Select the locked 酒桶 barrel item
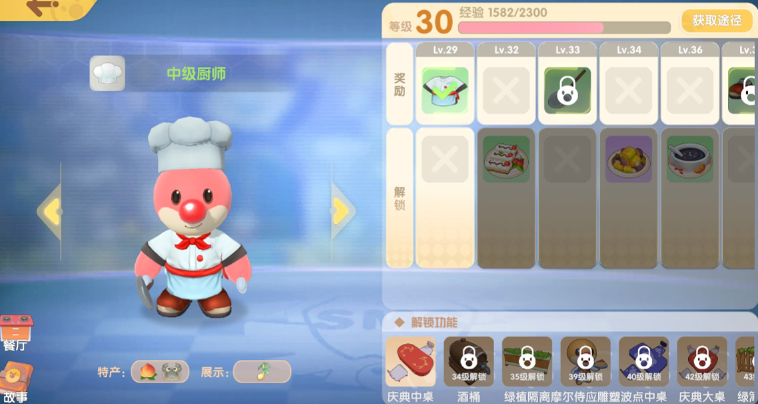The height and width of the screenshot is (404, 758). 469,361
